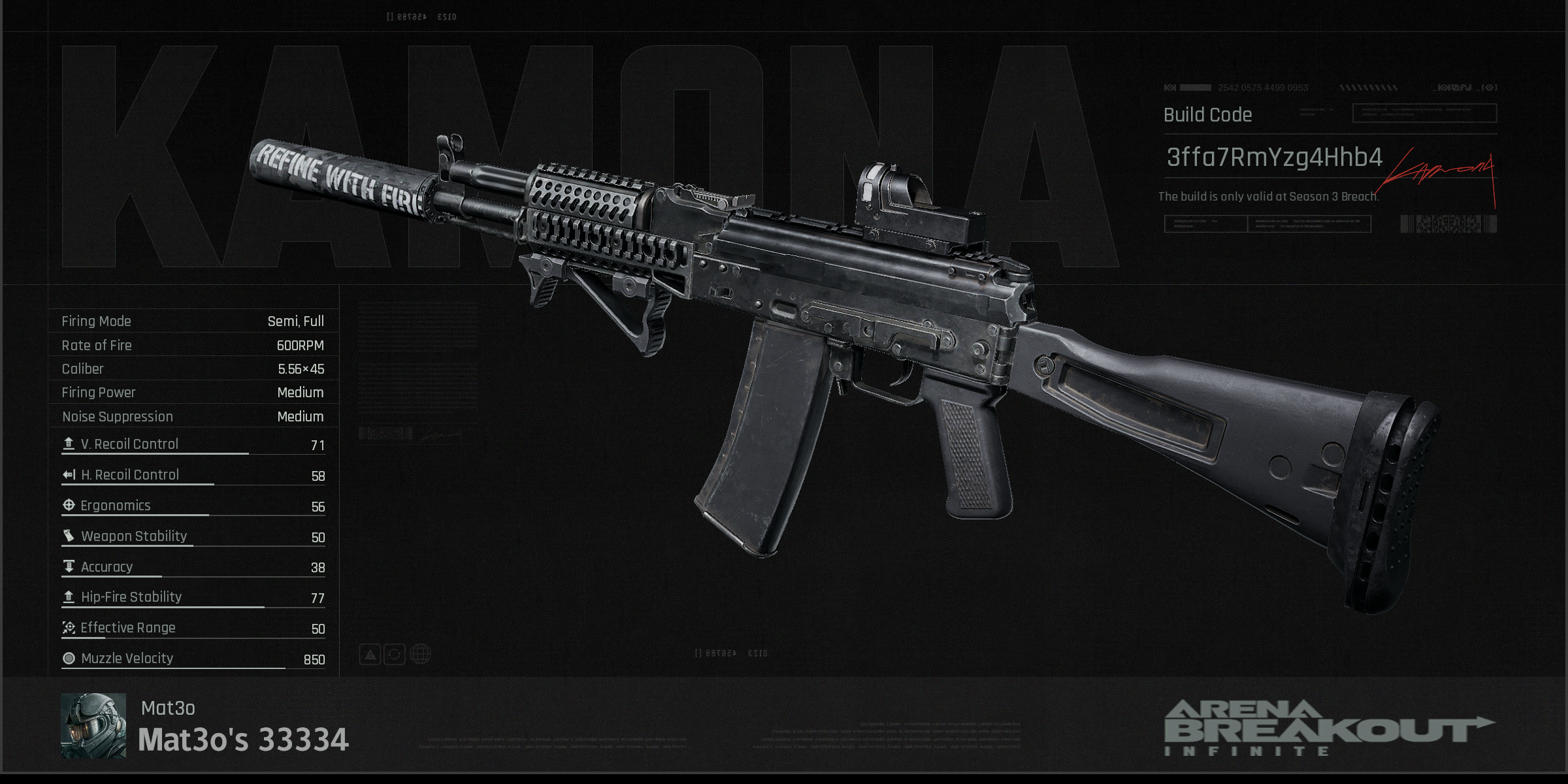
Task: Copy build code 3ffa7RmYzg4Hhb4
Action: coord(1274,157)
